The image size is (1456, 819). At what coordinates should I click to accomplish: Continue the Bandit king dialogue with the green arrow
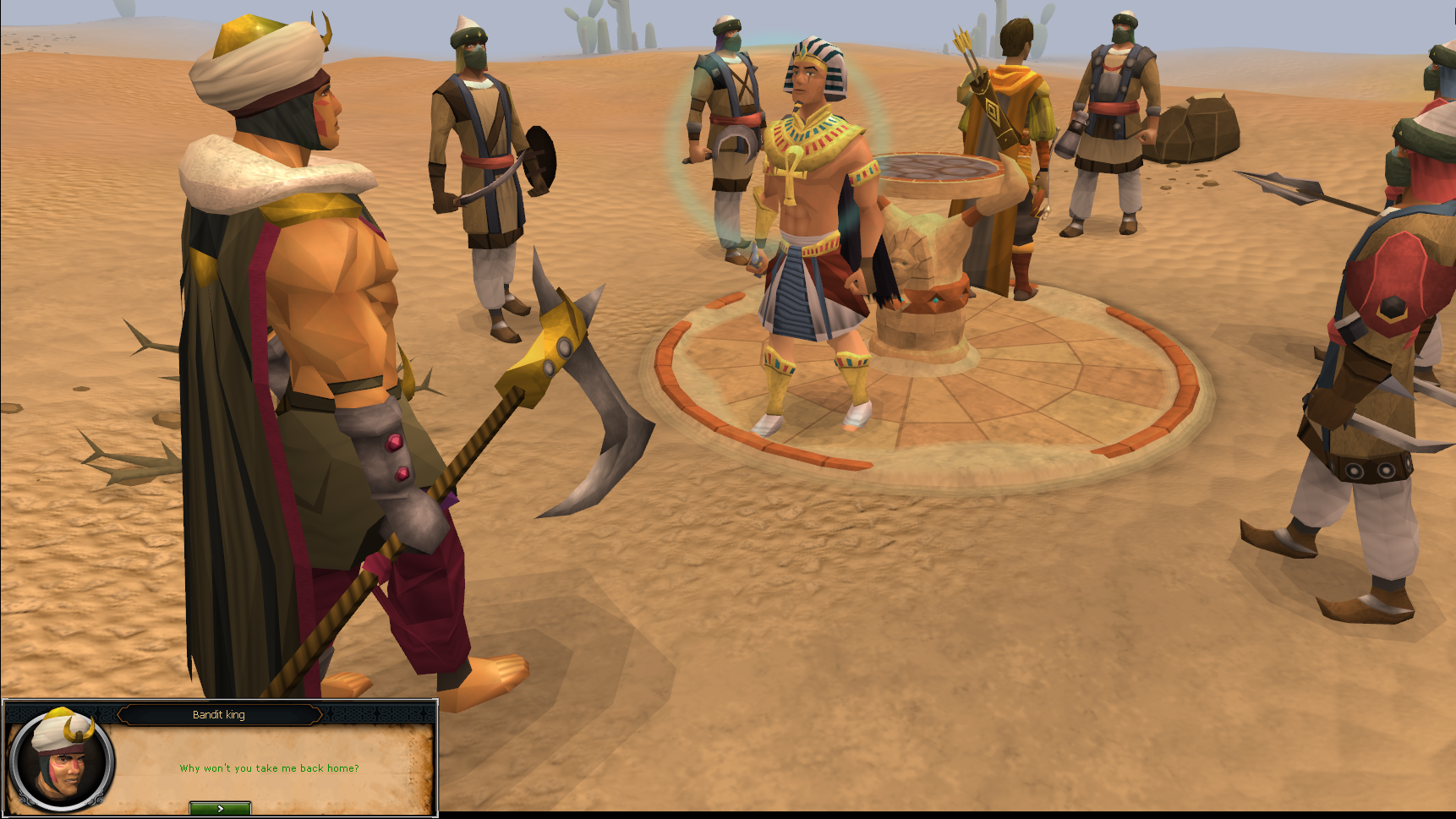pos(220,808)
